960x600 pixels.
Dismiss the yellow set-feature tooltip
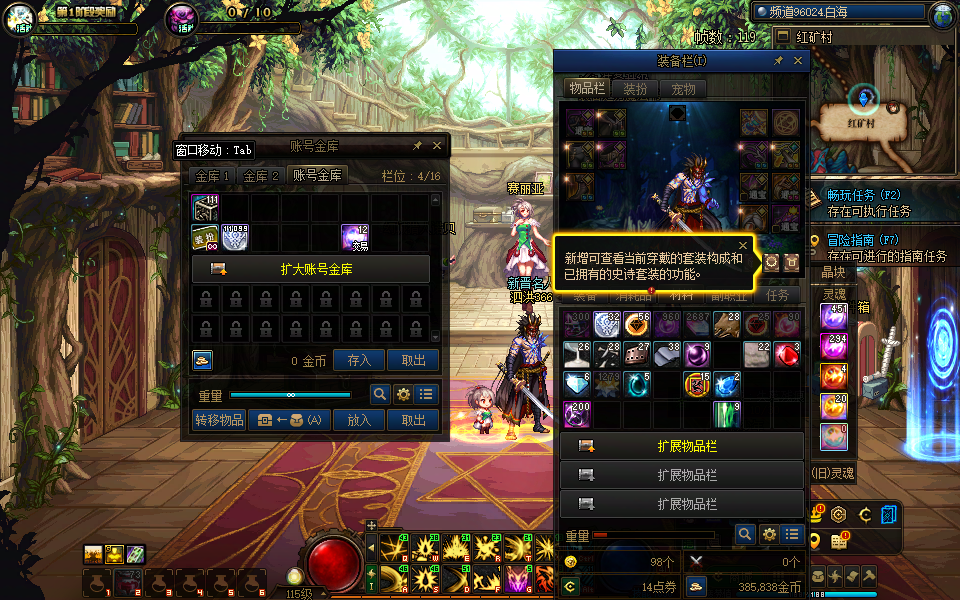[743, 244]
